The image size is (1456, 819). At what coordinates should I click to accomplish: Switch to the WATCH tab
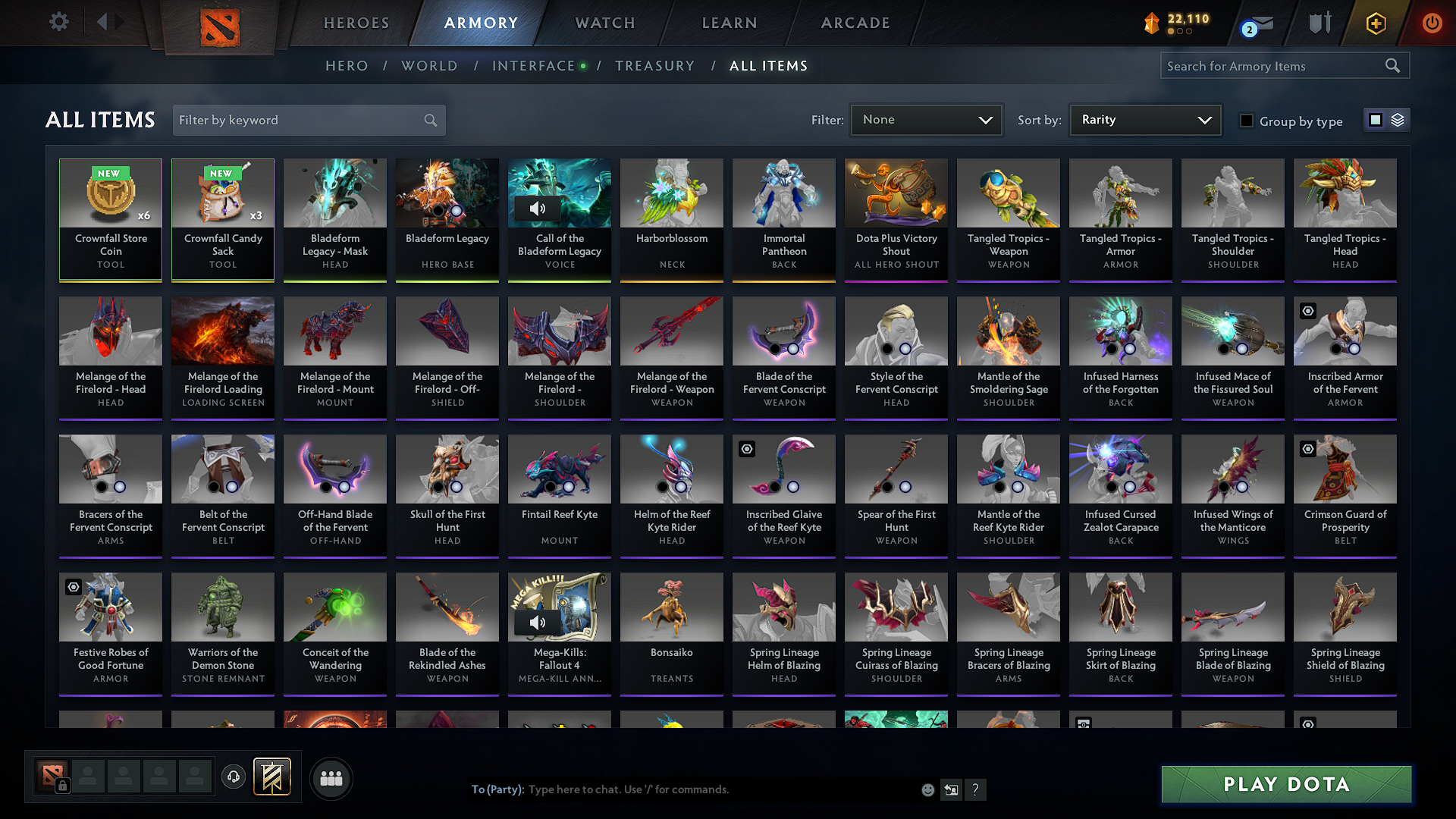pyautogui.click(x=604, y=23)
